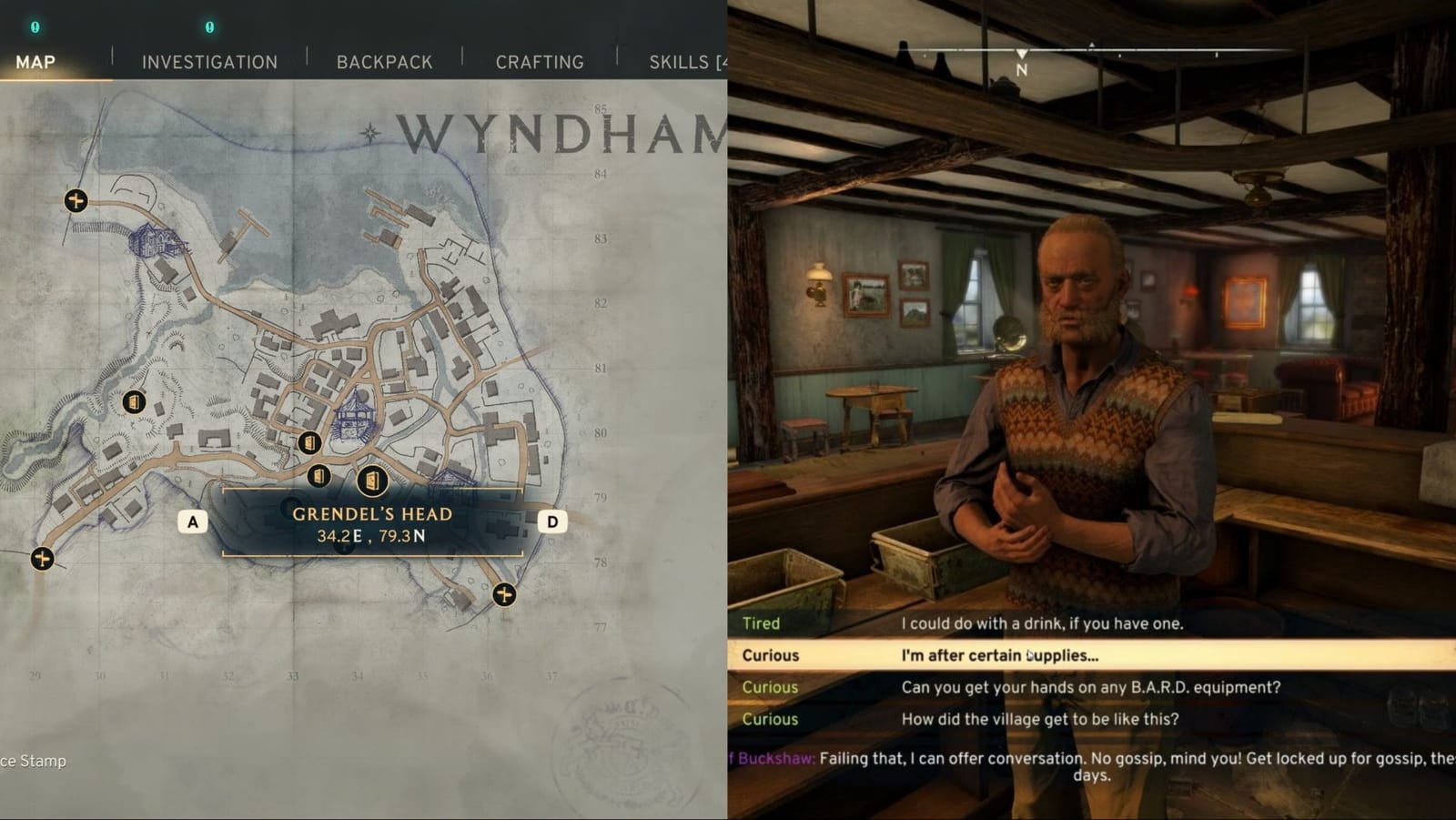Click the fast travel cross icon bottom-left of map
This screenshot has width=1456, height=820.
[x=41, y=561]
